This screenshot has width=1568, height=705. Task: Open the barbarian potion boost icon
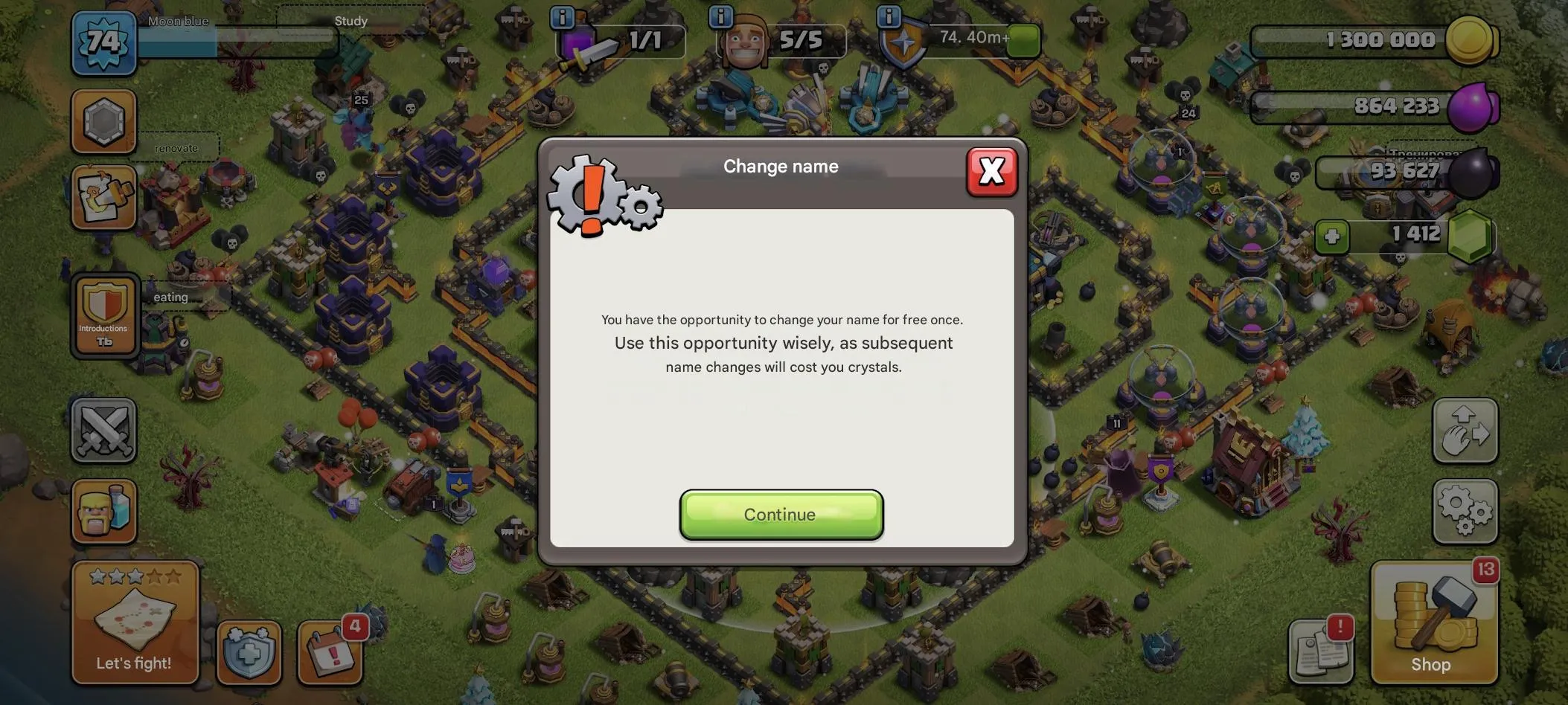point(103,512)
